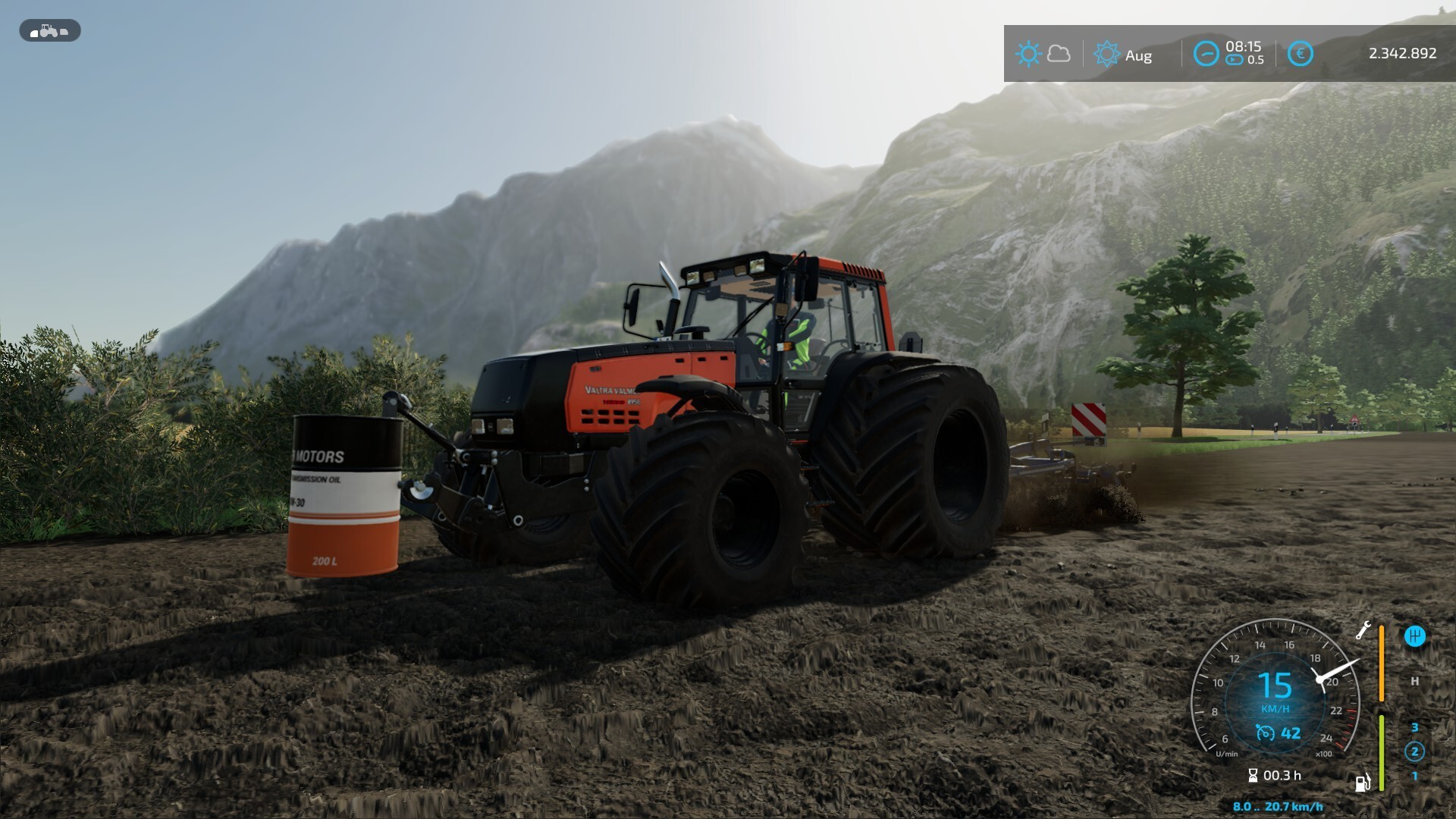Select the fuel pump icon
The width and height of the screenshot is (1456, 819).
point(1363,783)
